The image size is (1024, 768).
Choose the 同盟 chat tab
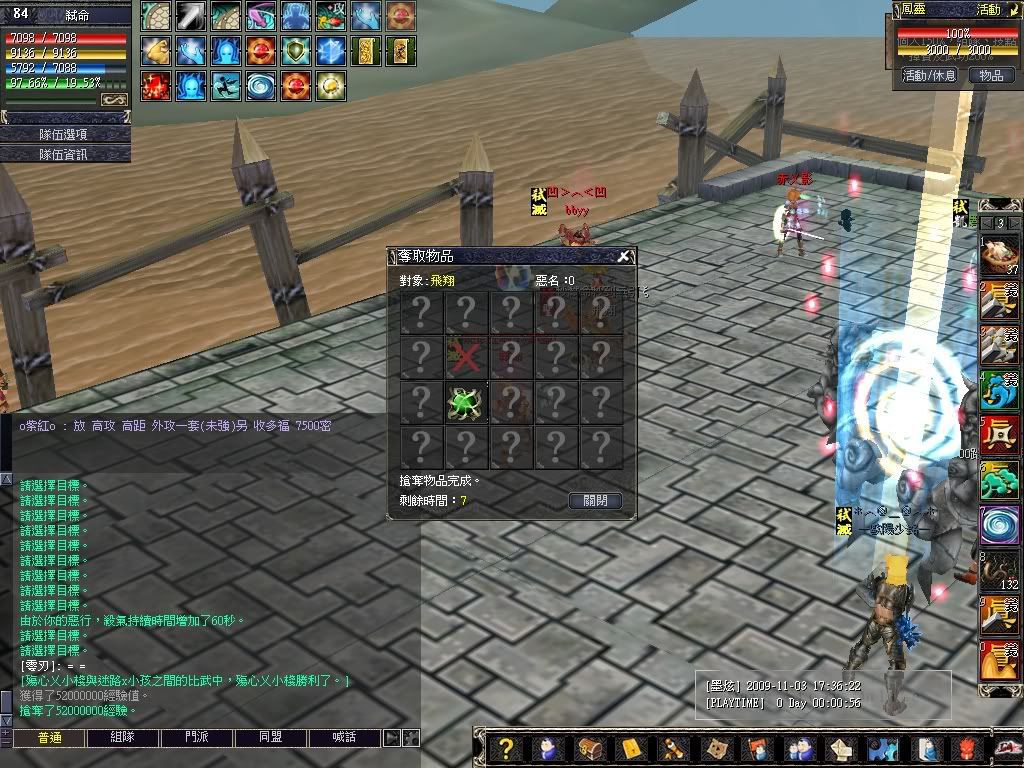[x=271, y=738]
